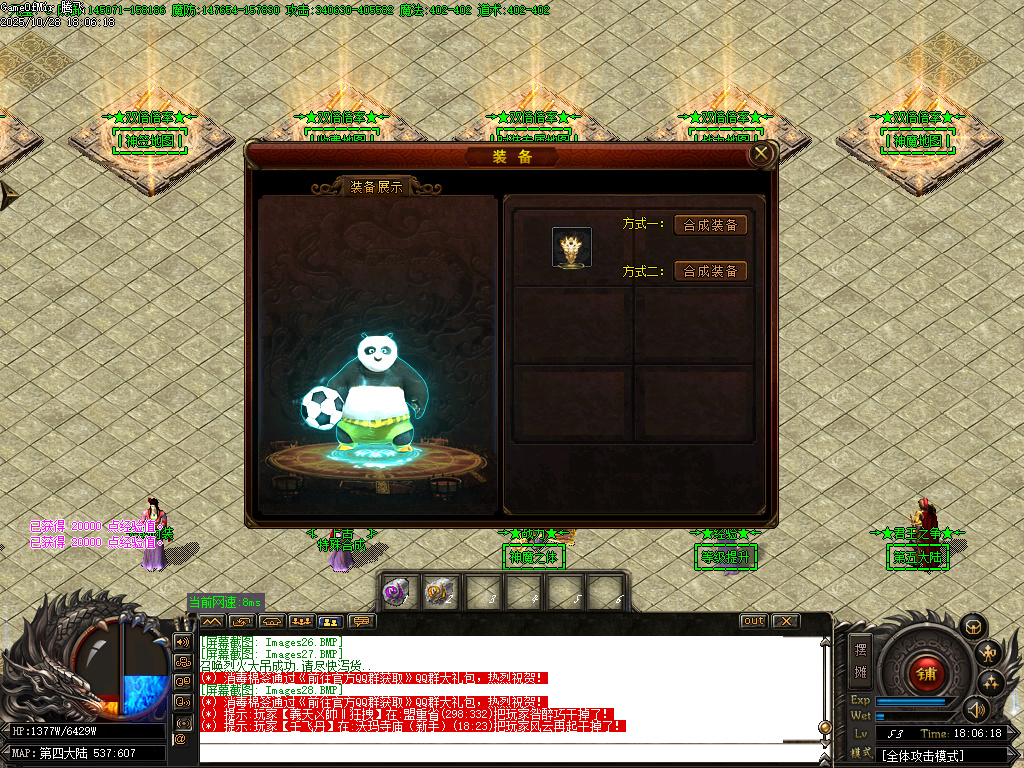
Task: Use the orange scroll in hotbar slot 2
Action: click(439, 592)
